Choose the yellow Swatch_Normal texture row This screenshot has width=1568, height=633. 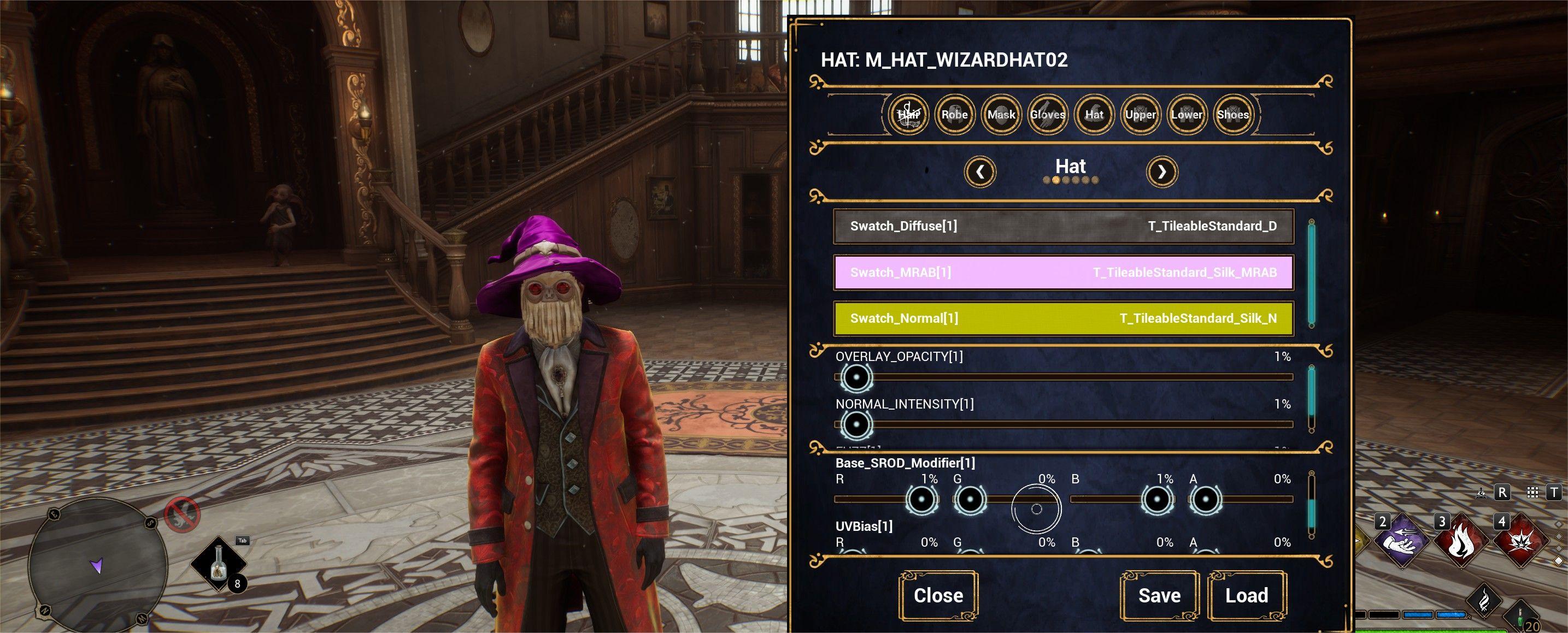pos(1063,318)
